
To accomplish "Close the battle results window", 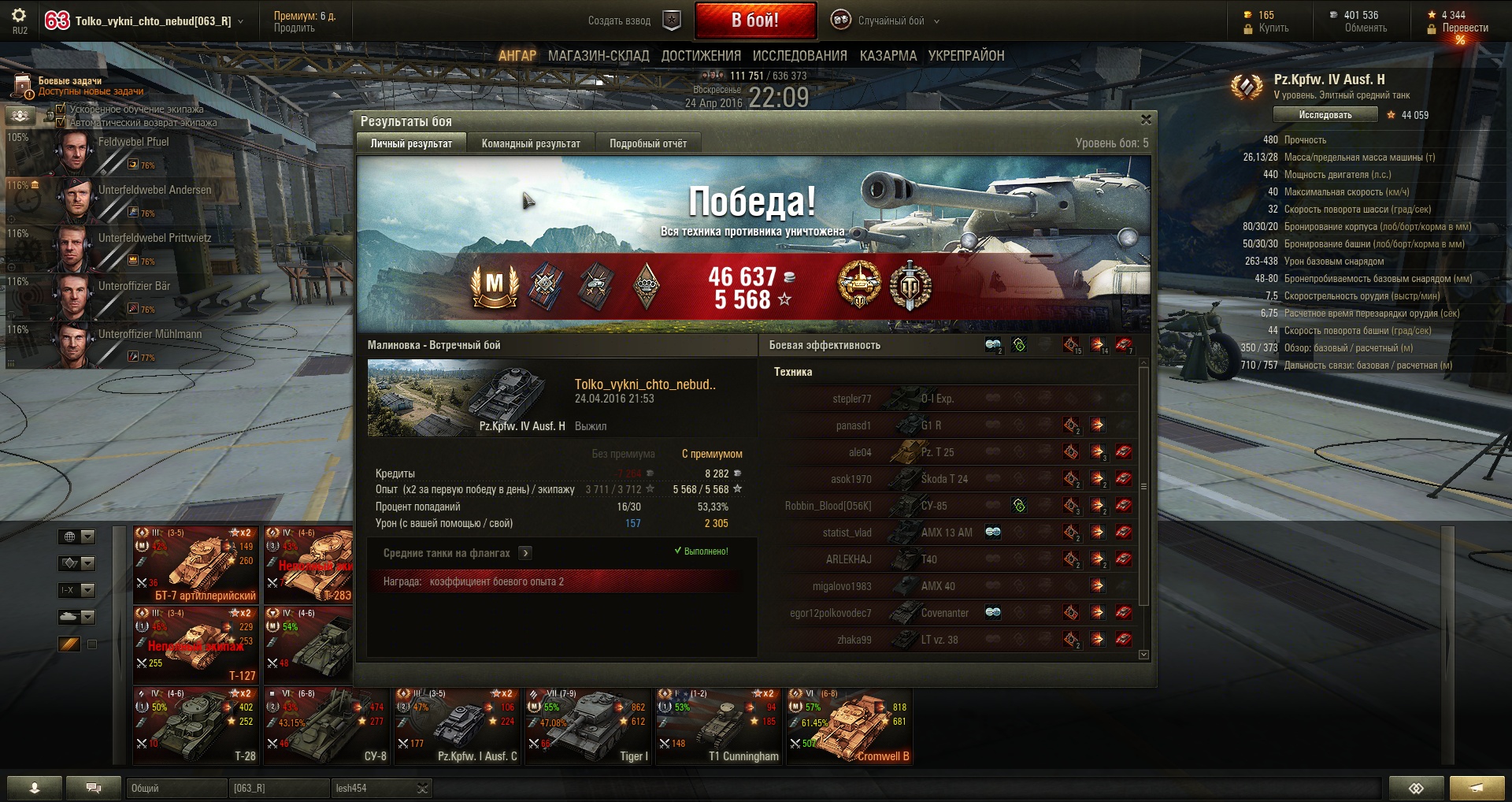I will pyautogui.click(x=1146, y=120).
